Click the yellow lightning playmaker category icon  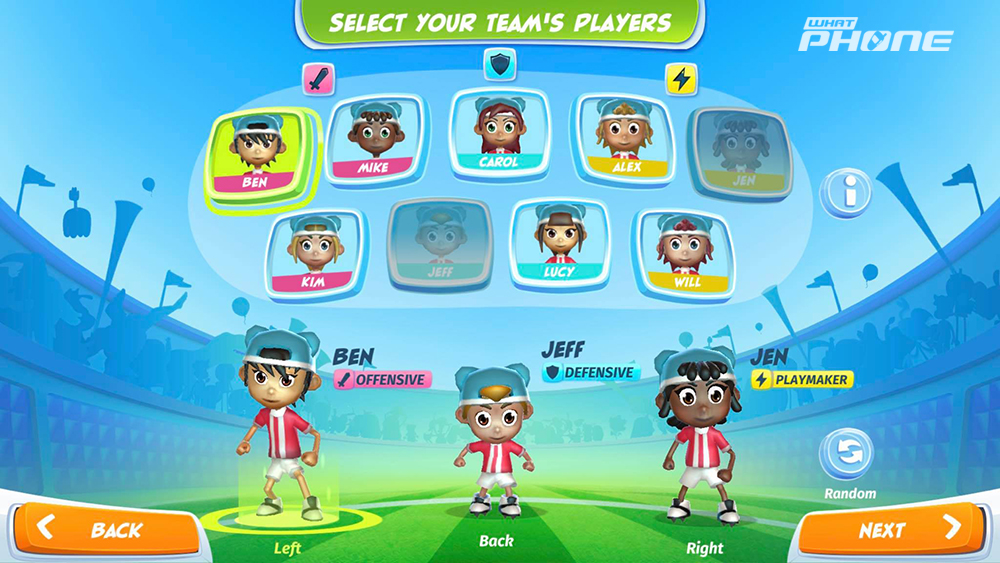pos(681,79)
